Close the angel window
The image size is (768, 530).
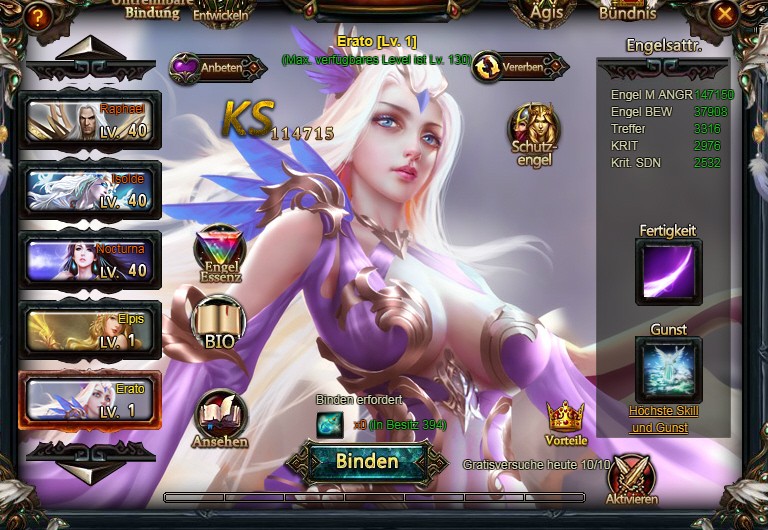pos(725,14)
